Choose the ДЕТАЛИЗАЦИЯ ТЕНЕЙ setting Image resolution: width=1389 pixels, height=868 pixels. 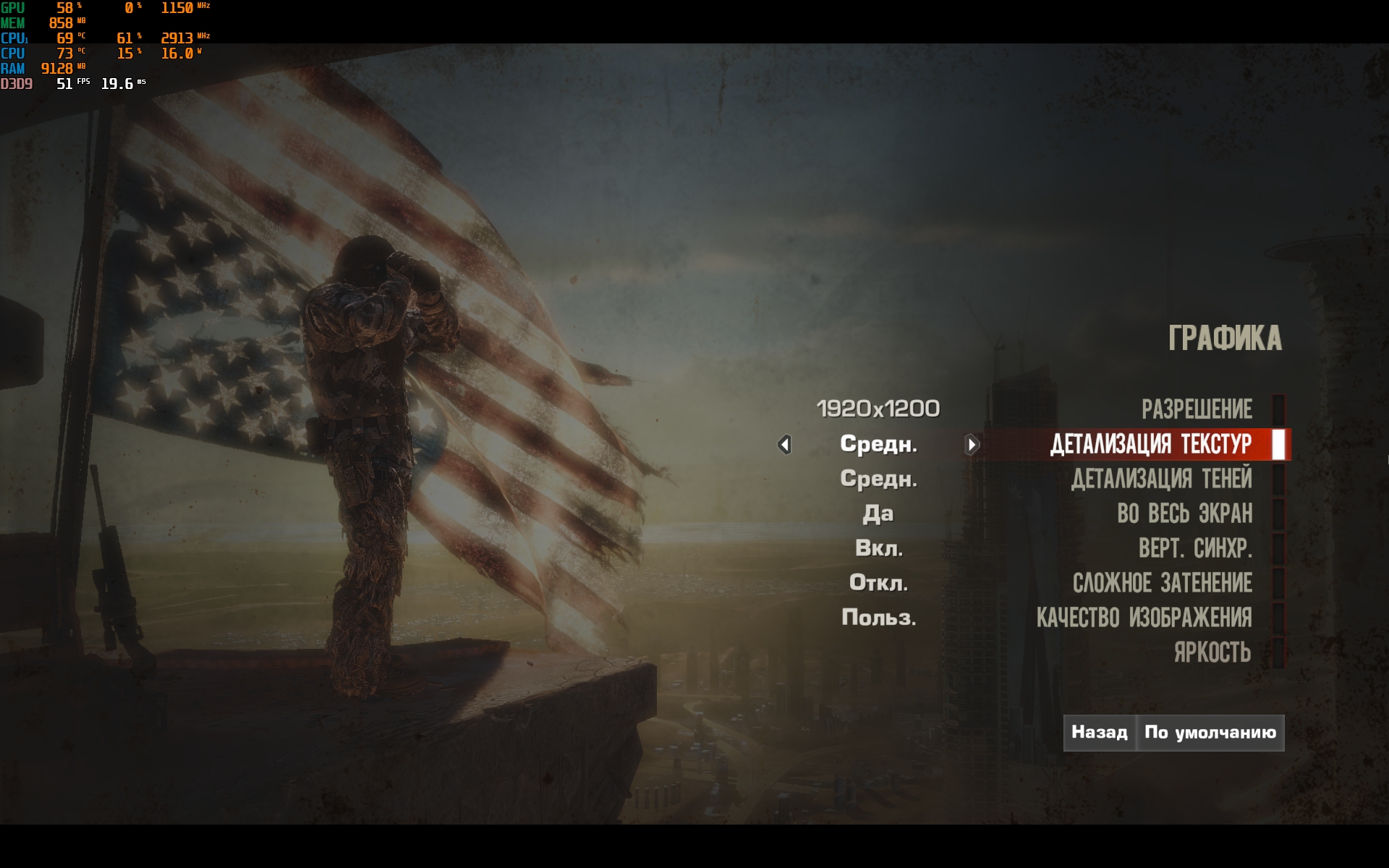[1161, 479]
